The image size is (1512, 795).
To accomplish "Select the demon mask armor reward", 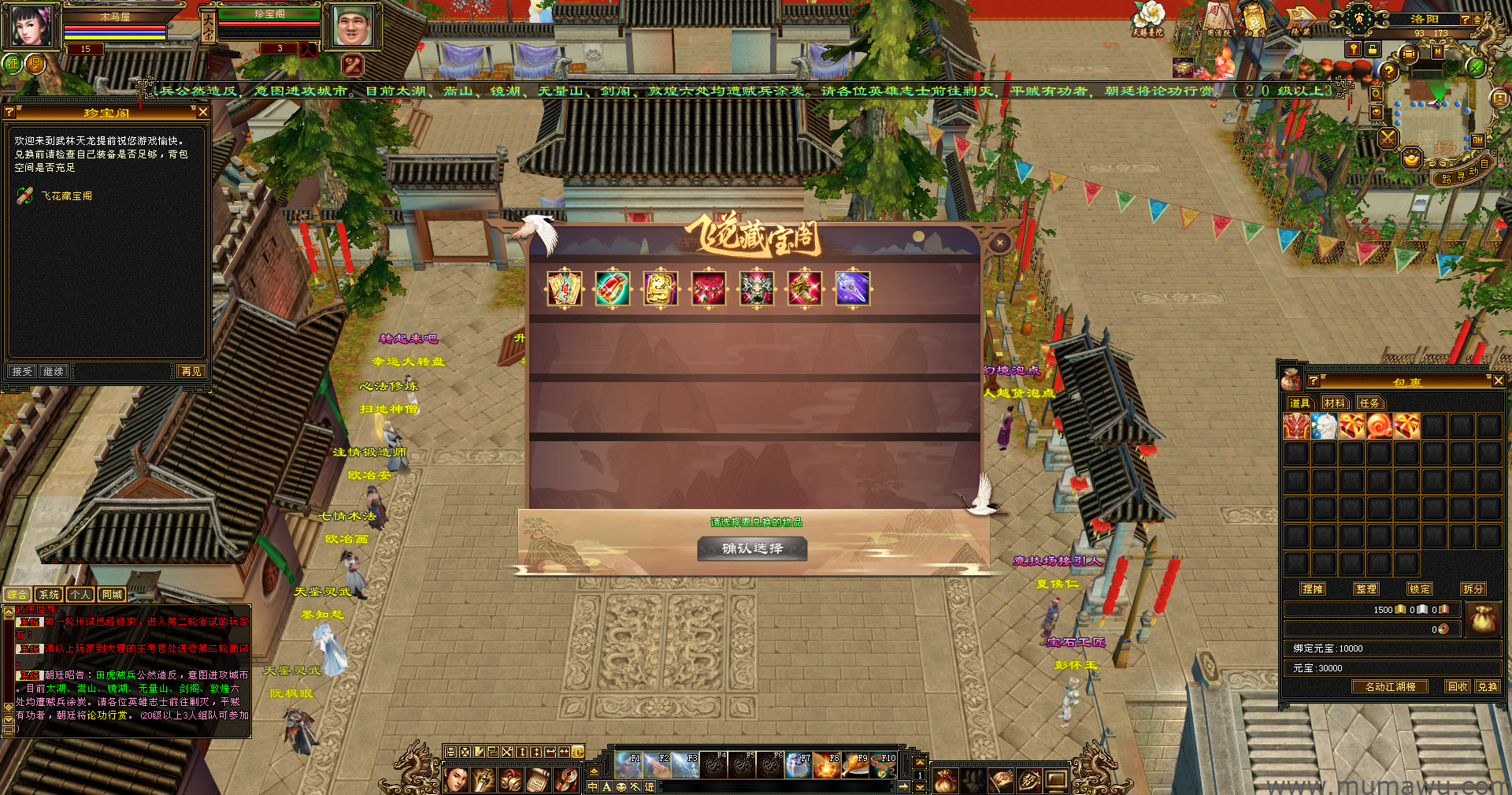I will [757, 288].
